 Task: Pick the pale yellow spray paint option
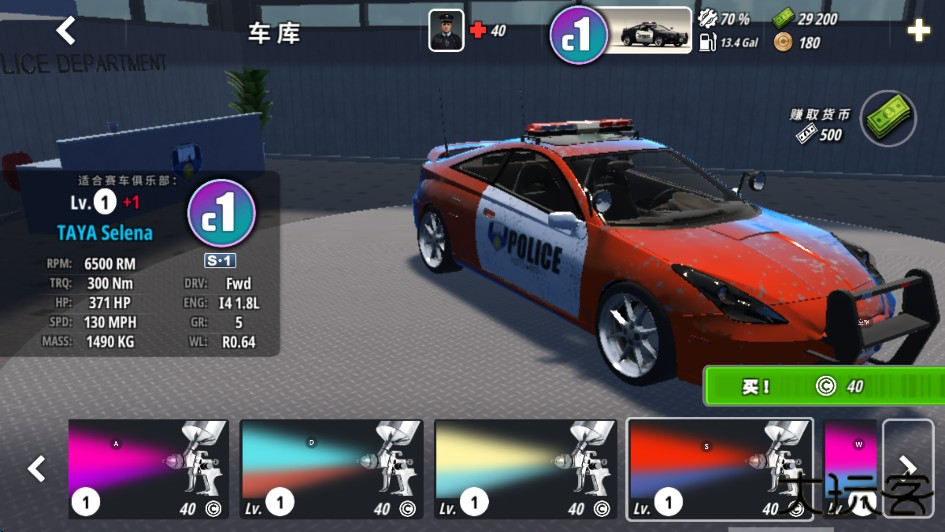[526, 468]
